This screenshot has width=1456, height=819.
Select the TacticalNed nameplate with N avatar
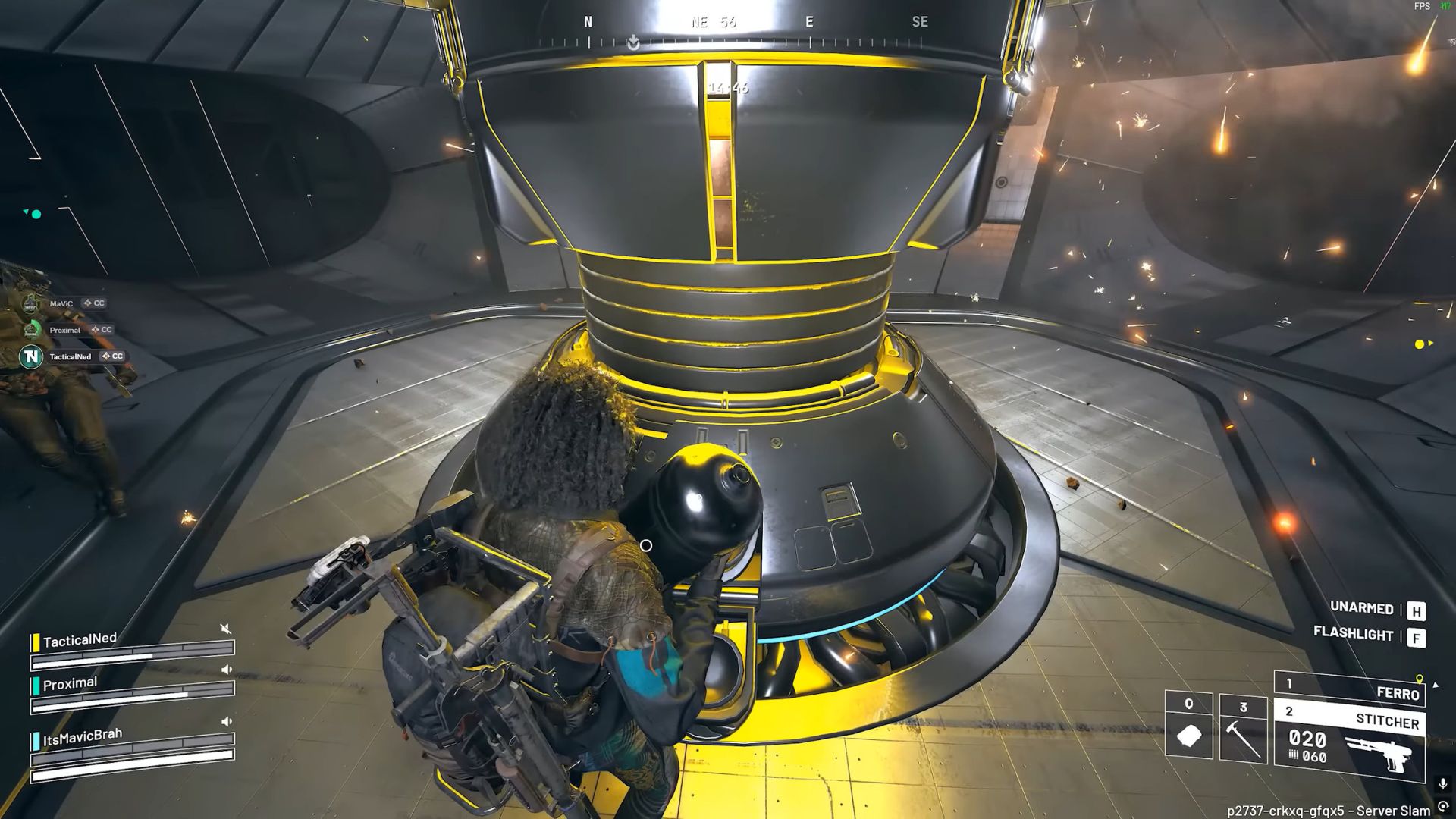[71, 356]
